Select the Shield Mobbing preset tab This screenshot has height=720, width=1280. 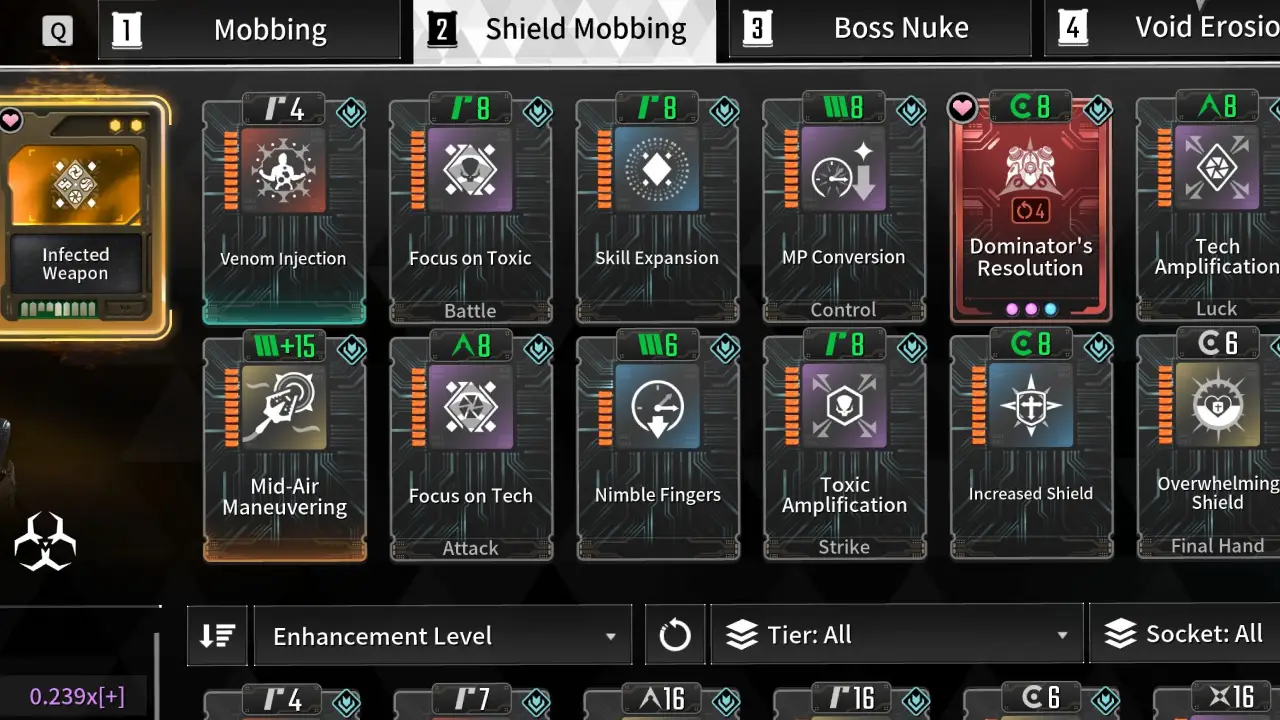click(565, 29)
